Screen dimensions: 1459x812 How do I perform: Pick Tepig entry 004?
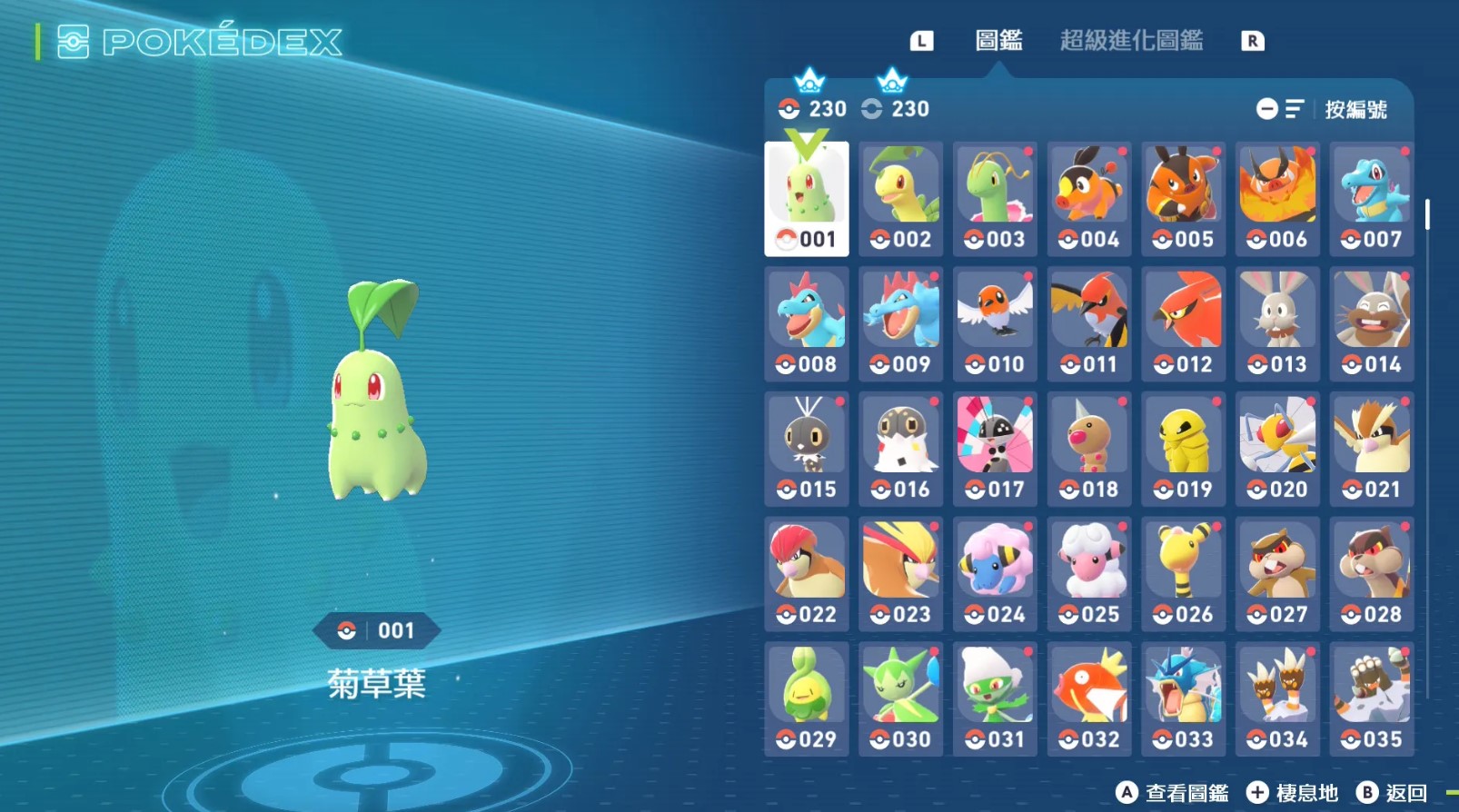tap(1089, 199)
